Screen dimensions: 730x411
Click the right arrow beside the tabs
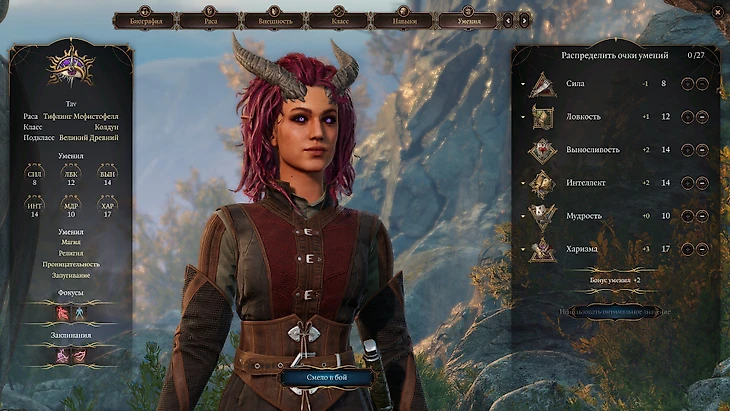coord(525,19)
